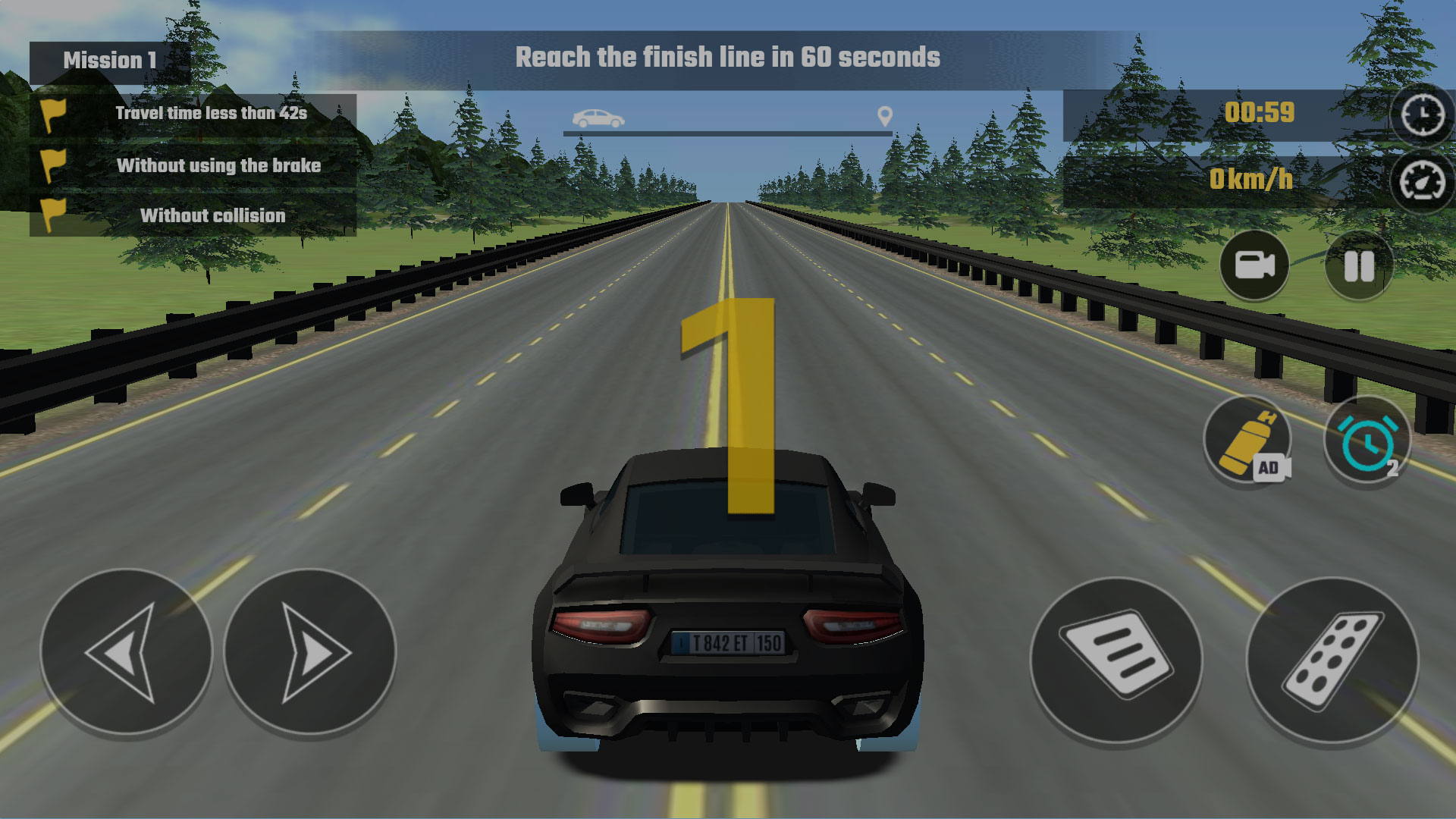Tap the speedometer gauge icon

tap(1422, 182)
